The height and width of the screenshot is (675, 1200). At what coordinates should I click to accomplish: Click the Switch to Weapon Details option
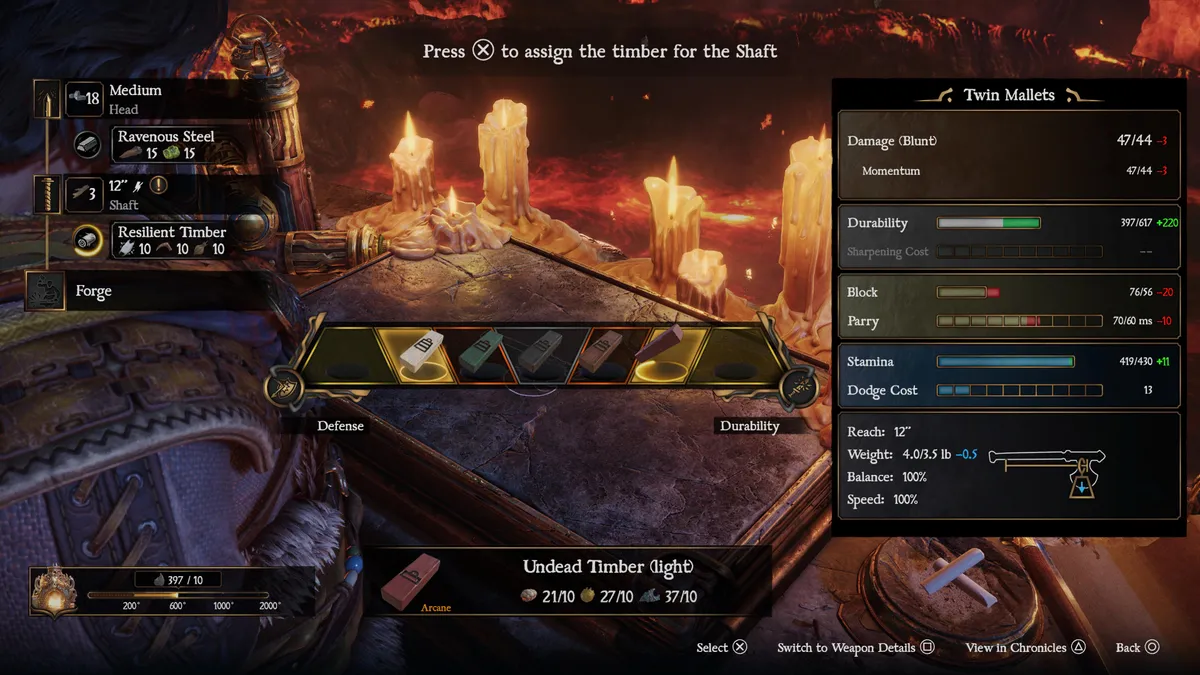(855, 647)
